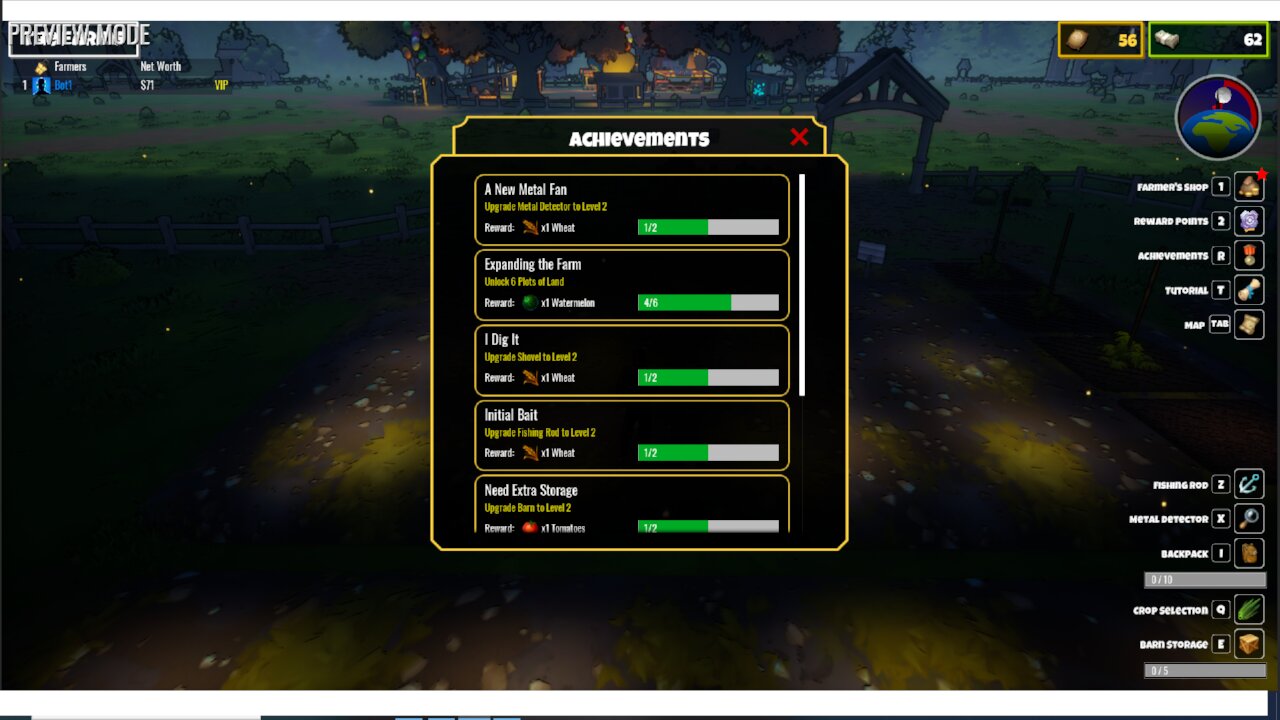Close the Achievements window
Screen dimensions: 1280x720
click(x=798, y=138)
